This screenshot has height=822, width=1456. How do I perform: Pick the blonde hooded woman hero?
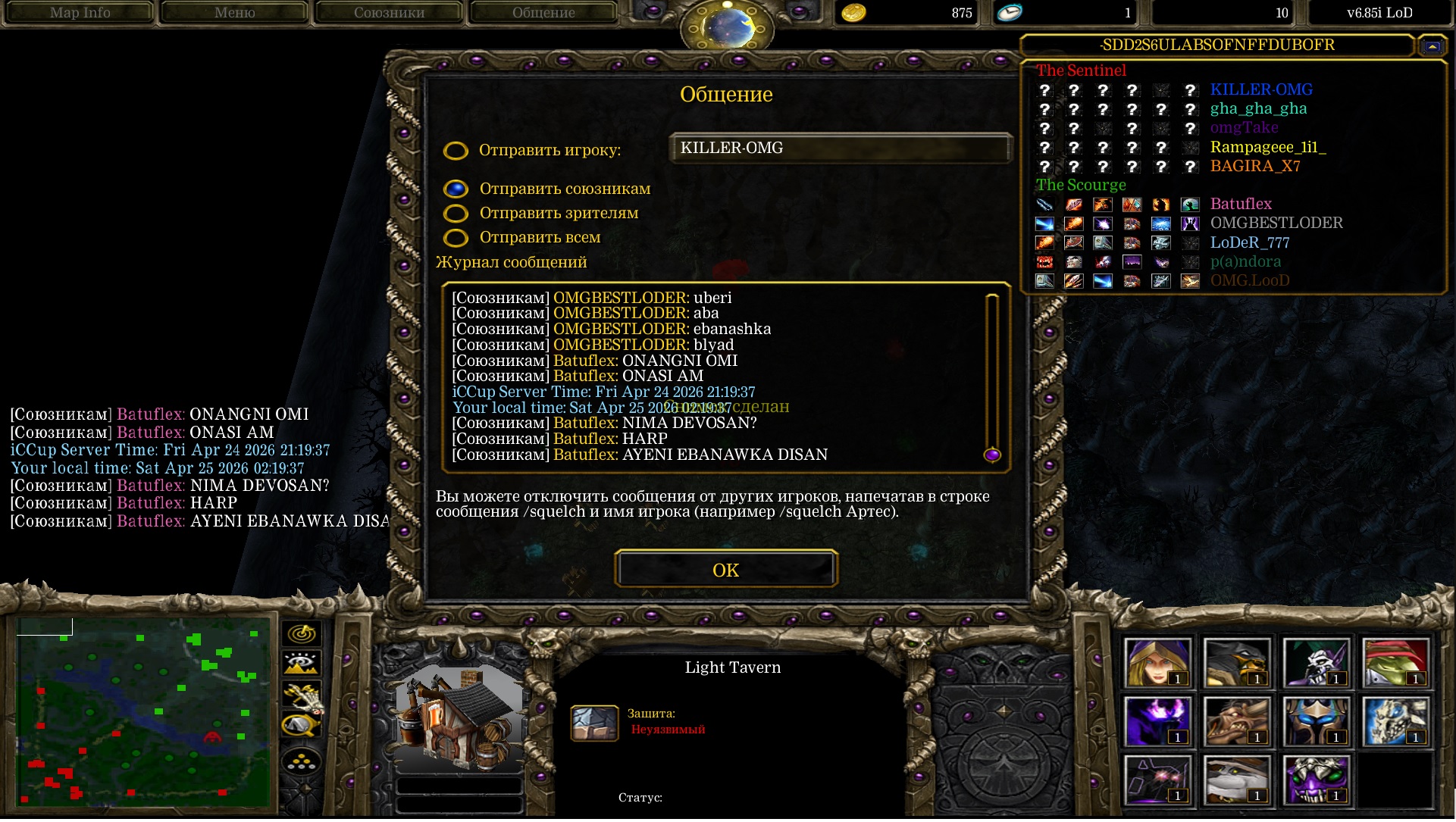(1157, 663)
